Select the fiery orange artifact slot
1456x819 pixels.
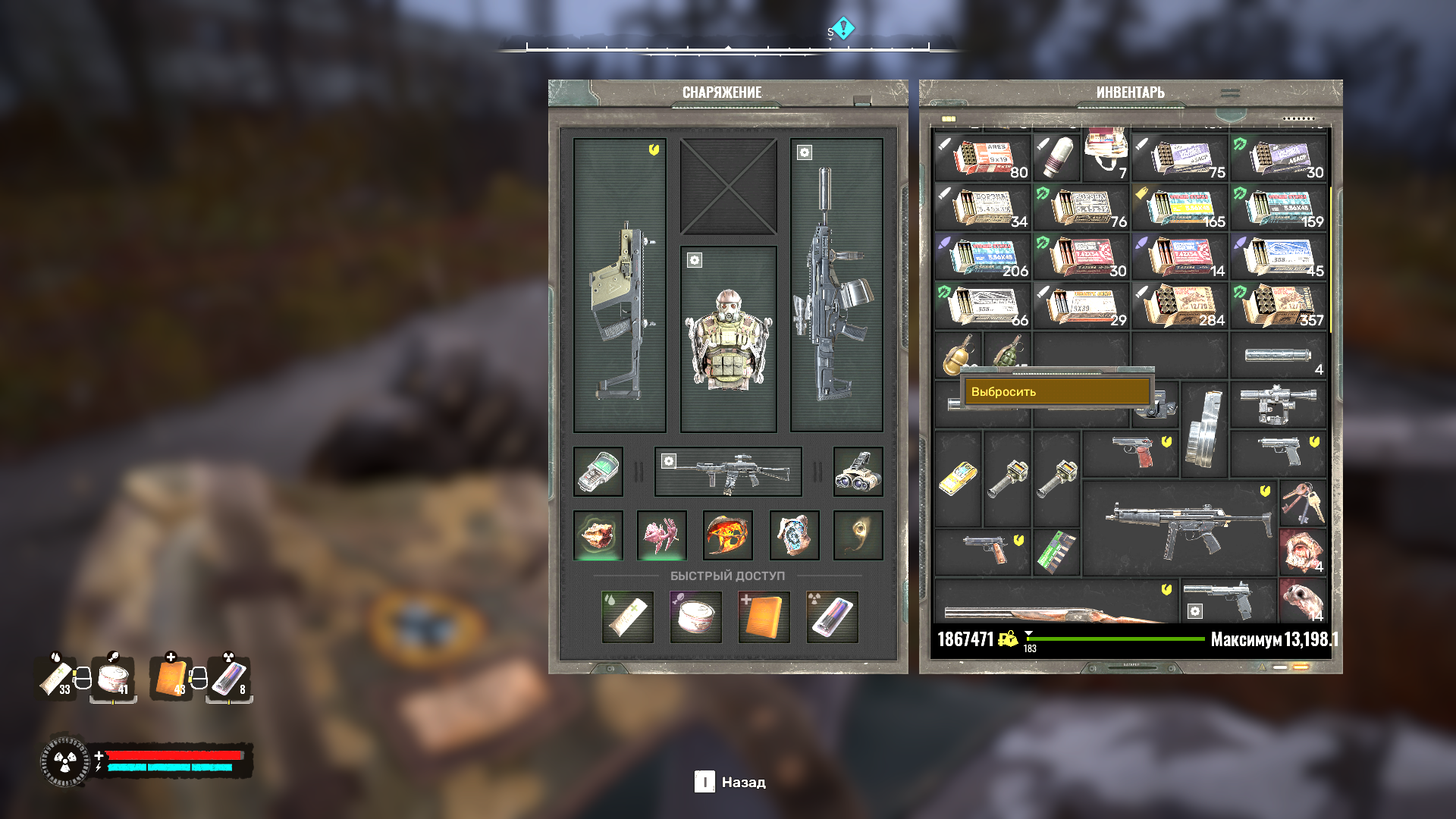[728, 535]
